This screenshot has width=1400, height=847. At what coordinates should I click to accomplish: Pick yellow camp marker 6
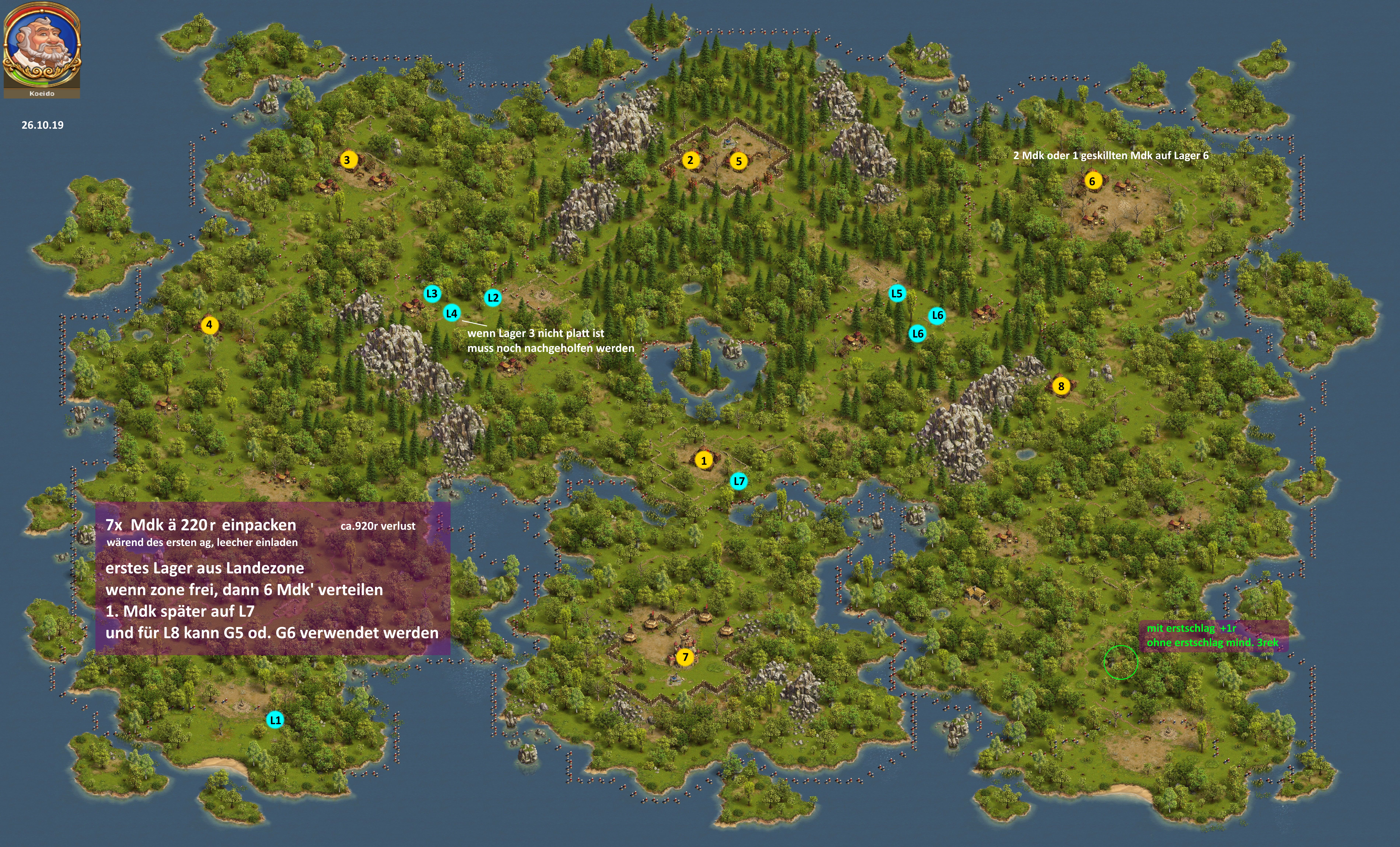(1091, 181)
